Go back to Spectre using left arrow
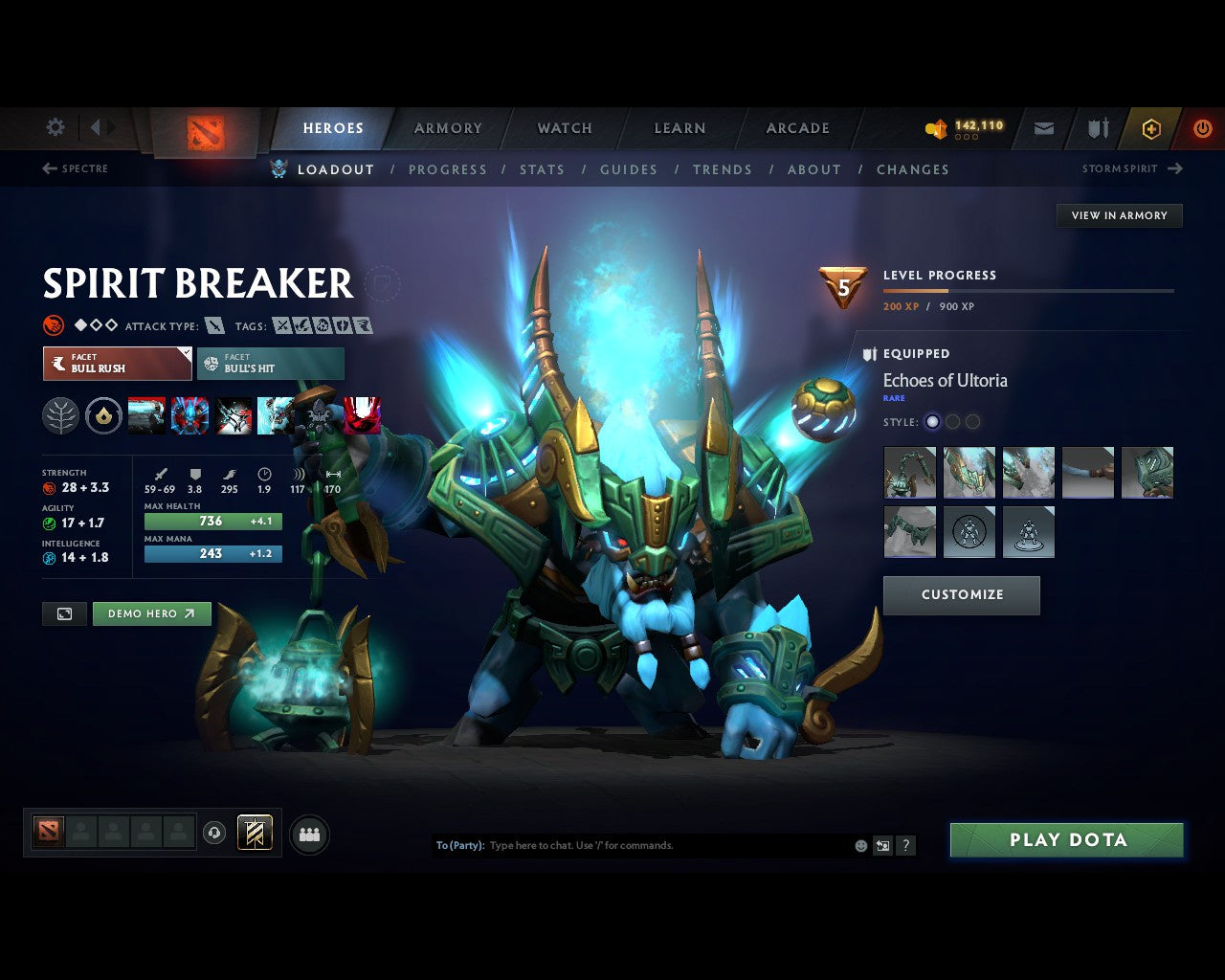 (48, 168)
